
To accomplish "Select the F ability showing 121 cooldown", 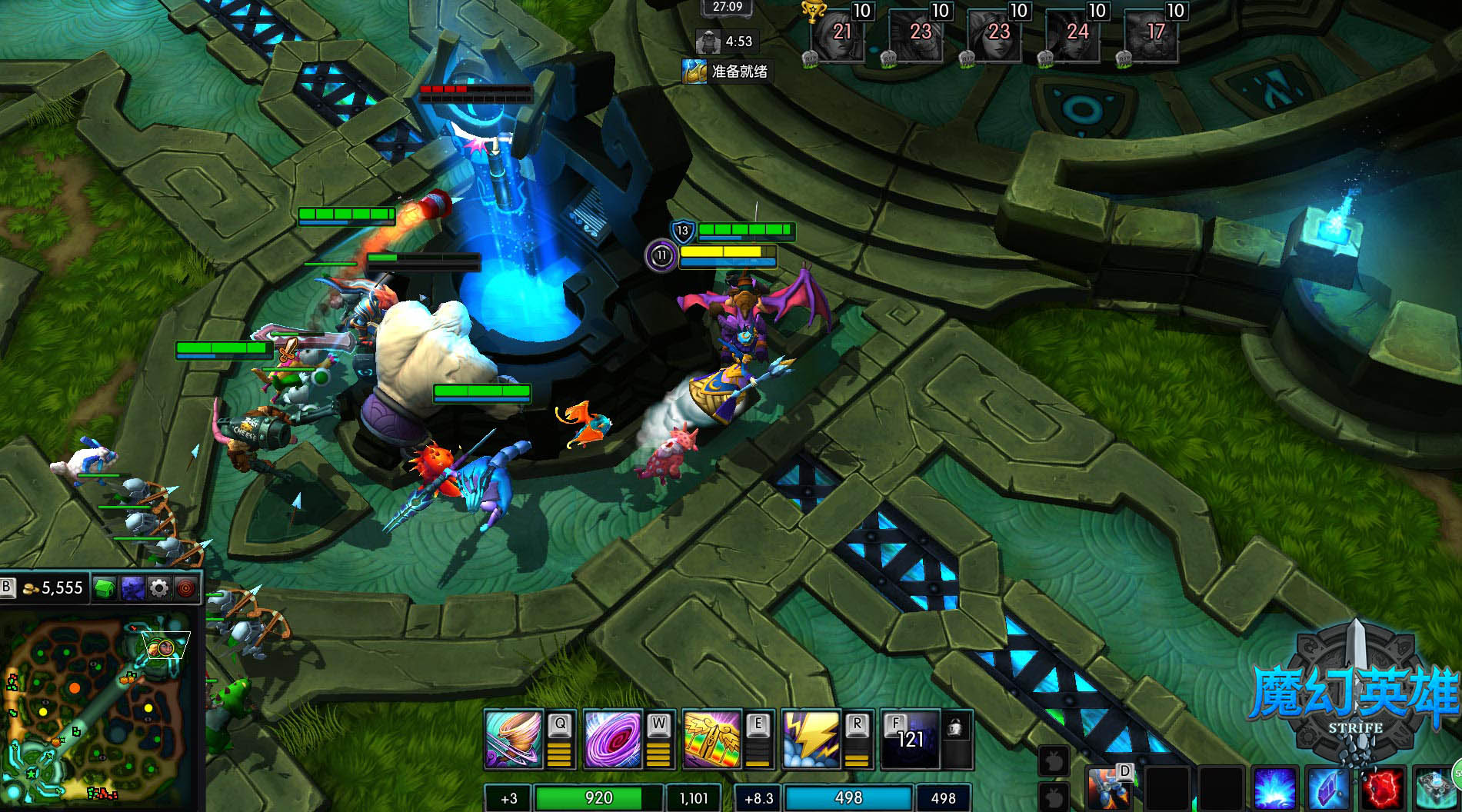I will (x=910, y=740).
